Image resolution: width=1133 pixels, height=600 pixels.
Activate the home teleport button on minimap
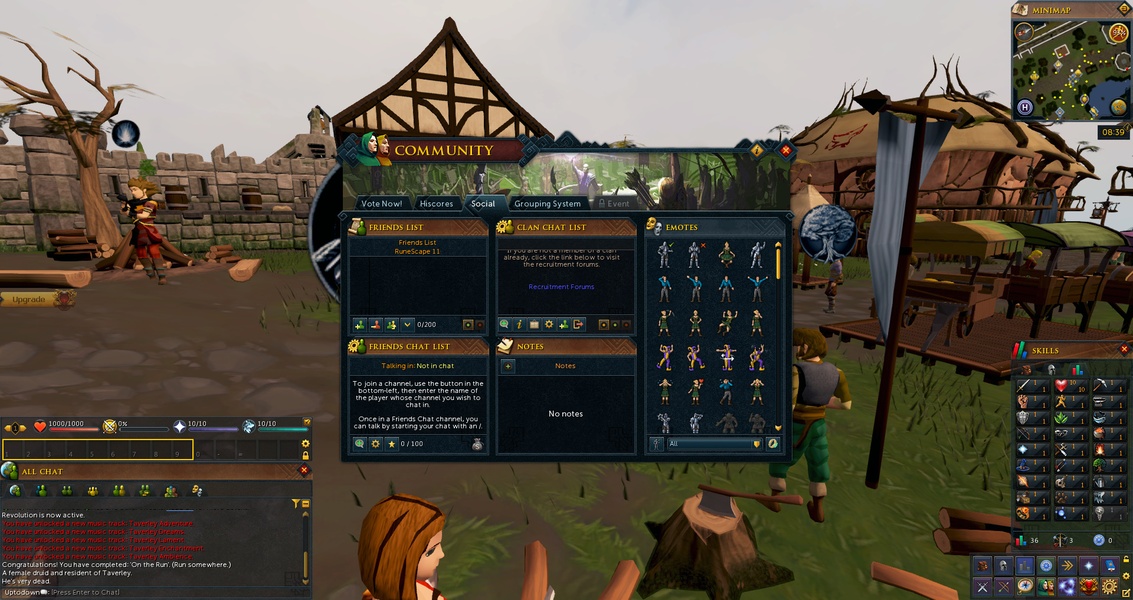pyautogui.click(x=1024, y=107)
